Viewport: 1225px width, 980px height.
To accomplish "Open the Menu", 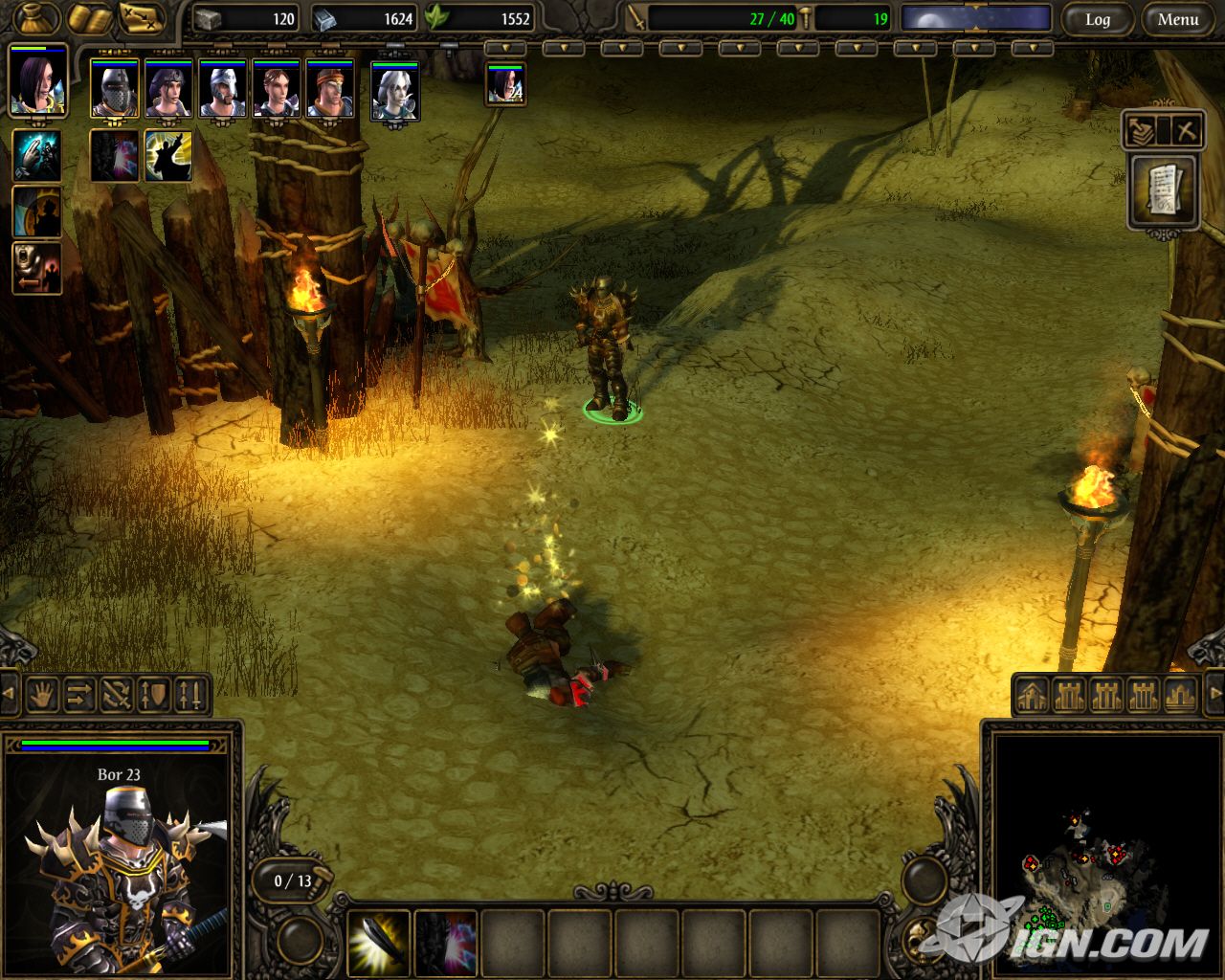I will pyautogui.click(x=1176, y=19).
